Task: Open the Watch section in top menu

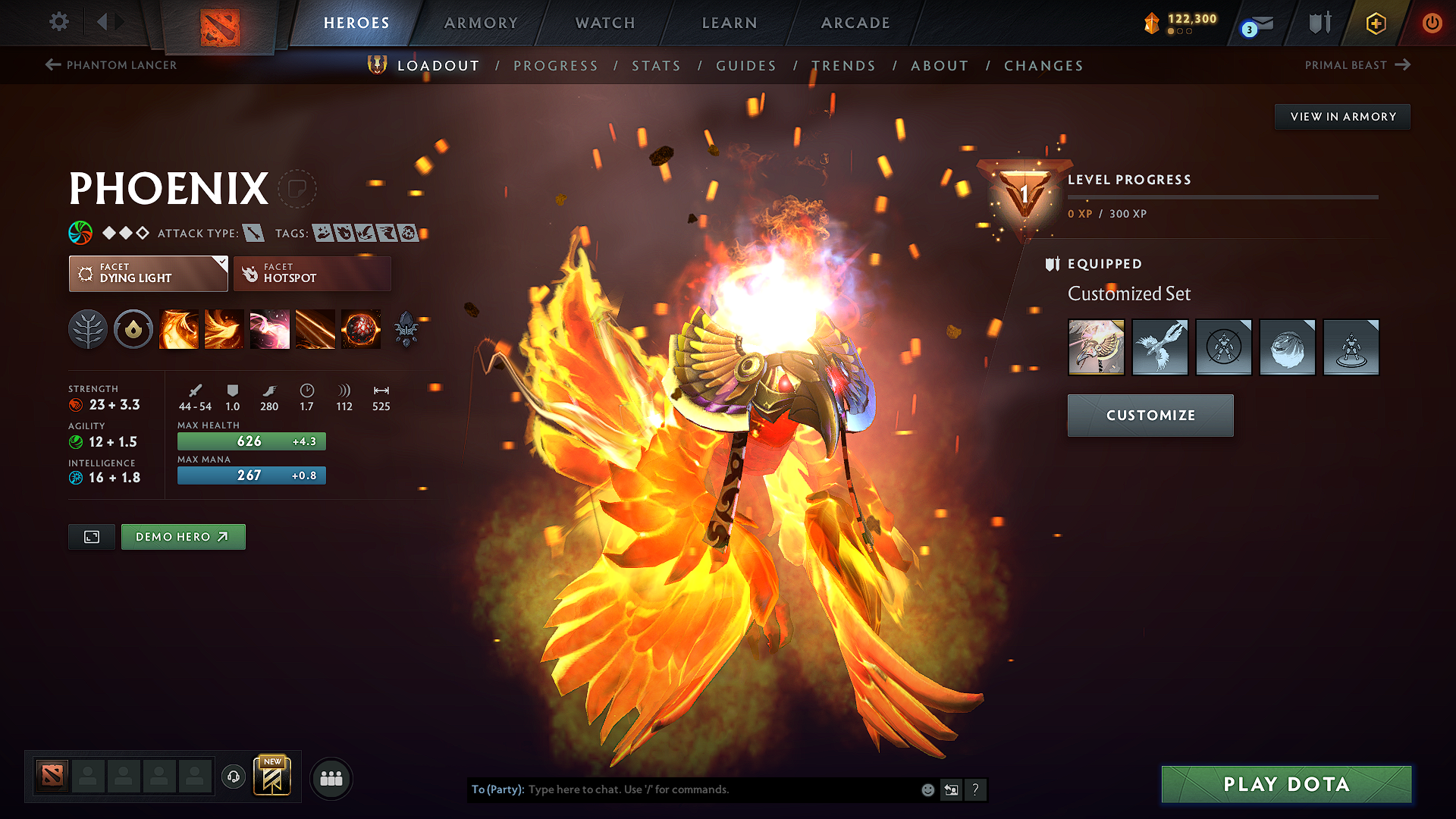Action: [x=604, y=23]
